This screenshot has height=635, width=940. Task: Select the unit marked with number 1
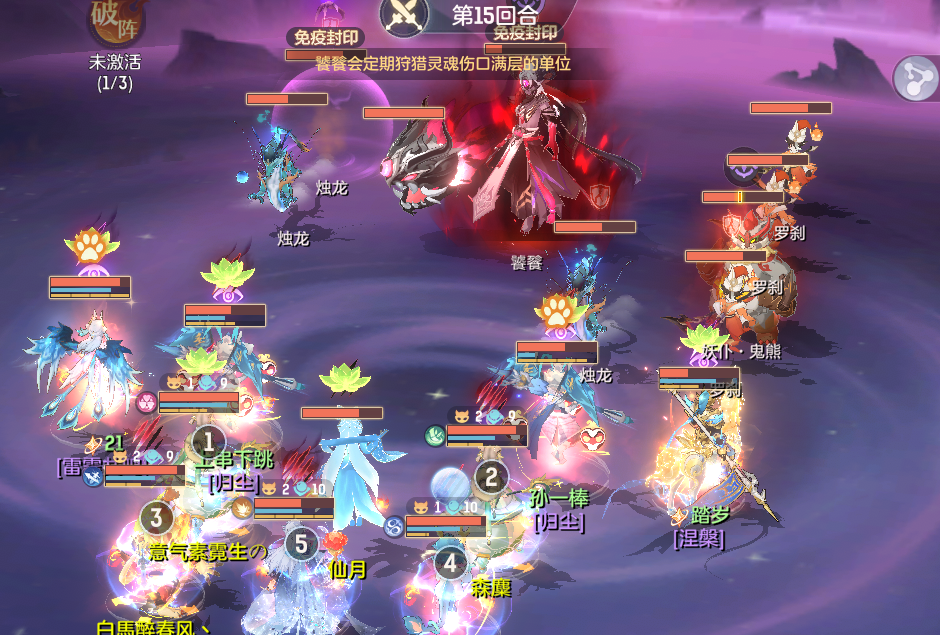click(x=208, y=440)
